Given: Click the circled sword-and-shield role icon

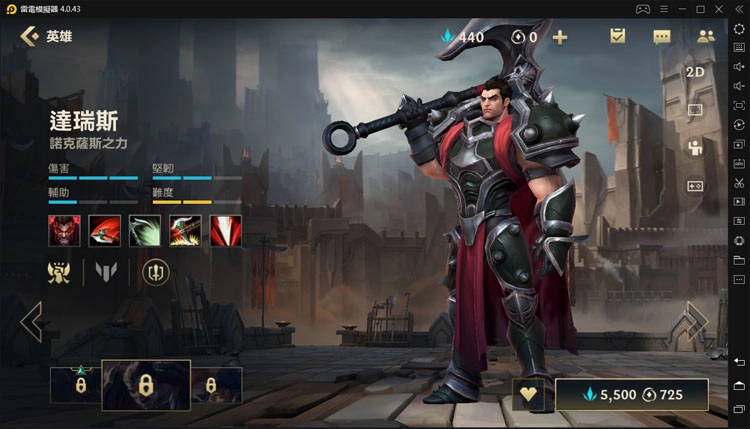Looking at the screenshot, I should coord(156,270).
